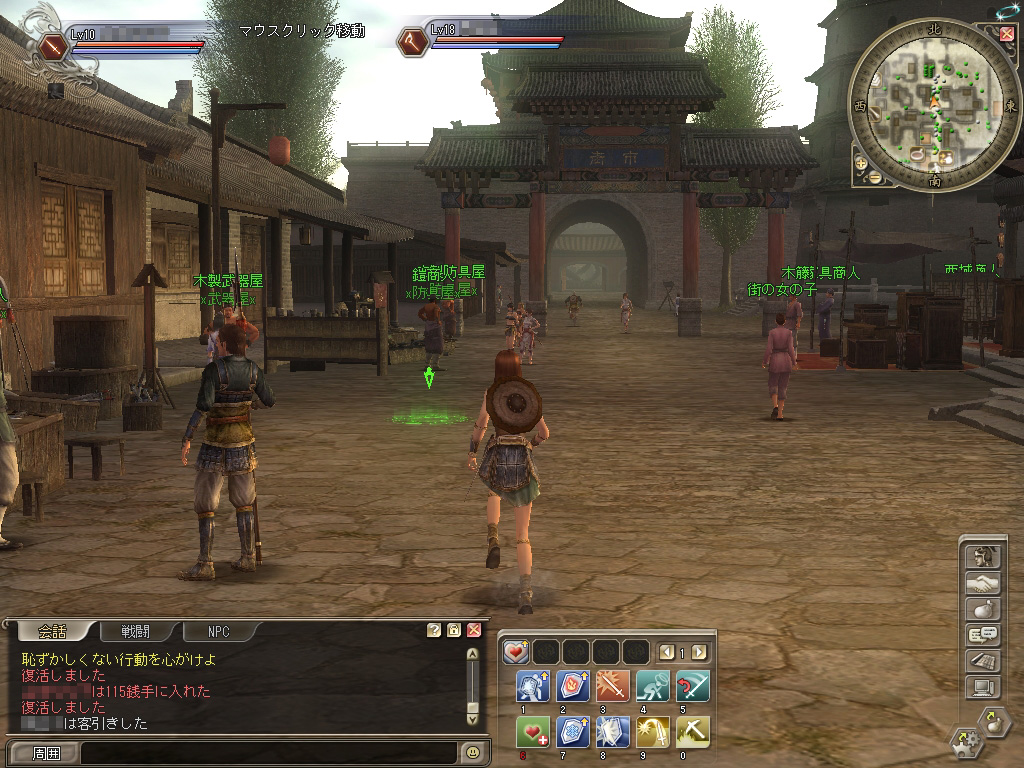The image size is (1024, 768).
Task: Zoom out the minimap
Action: 874,177
